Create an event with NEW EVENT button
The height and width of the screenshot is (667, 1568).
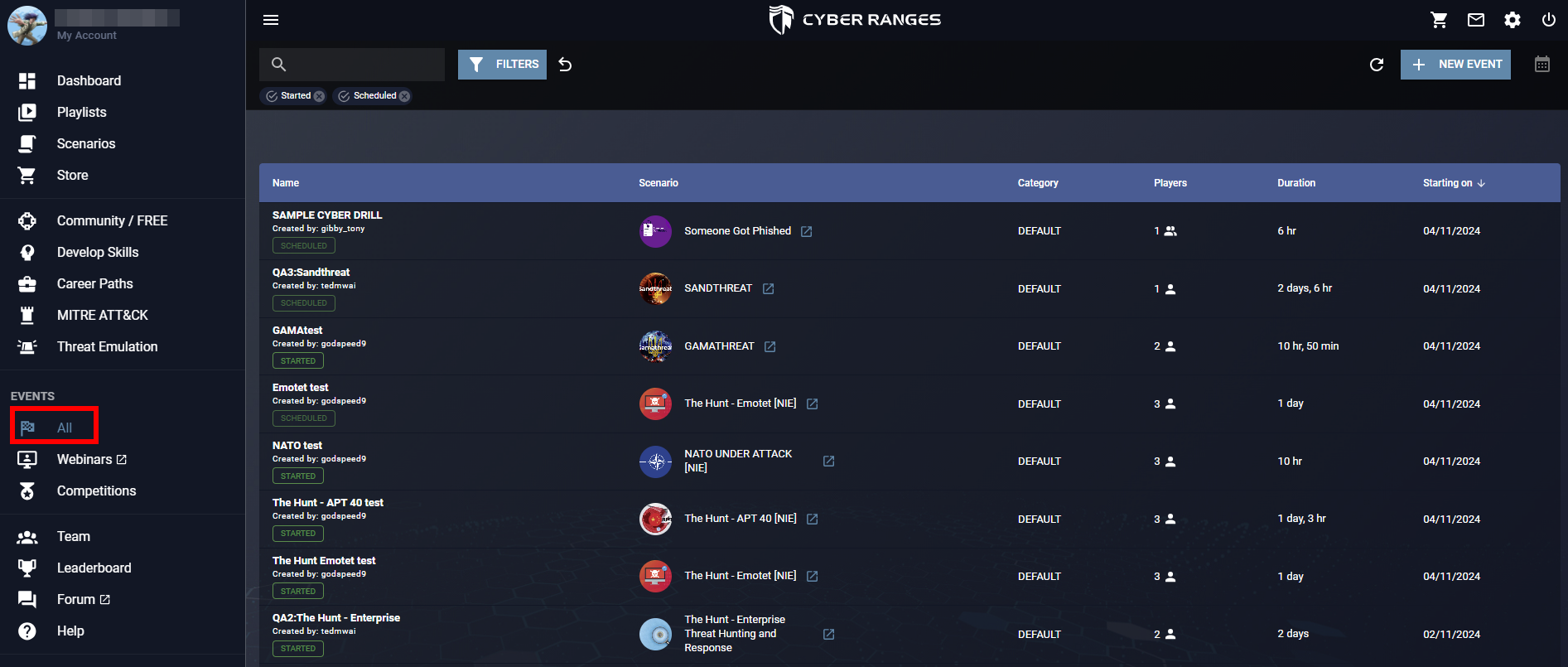[x=1455, y=64]
